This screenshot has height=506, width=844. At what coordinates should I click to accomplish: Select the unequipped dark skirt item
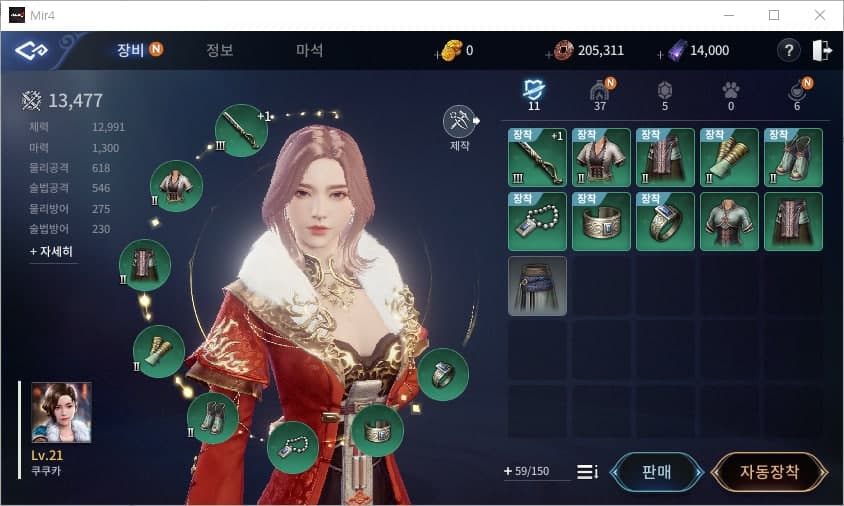(537, 286)
